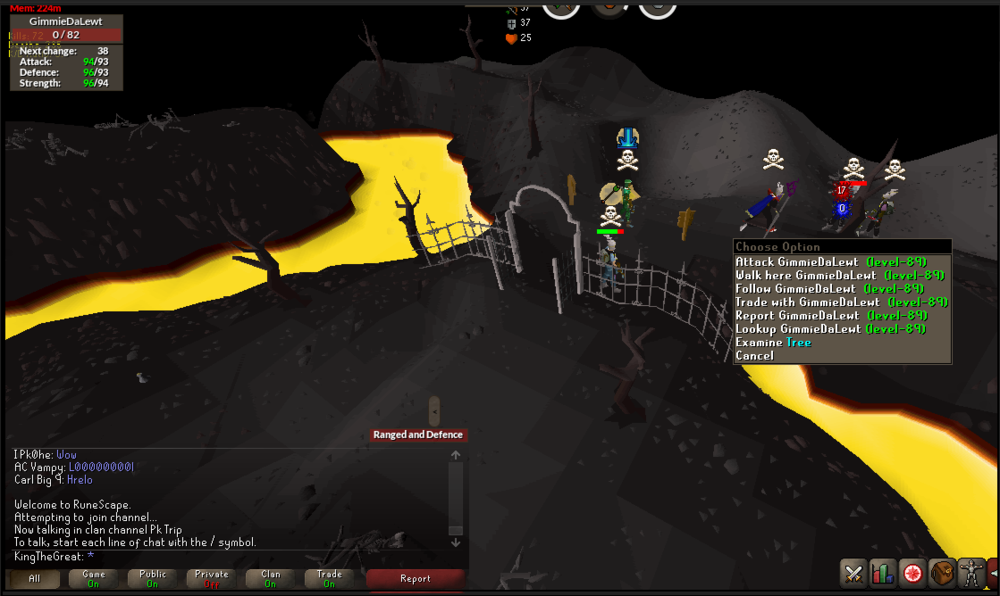
Task: Open the worn equipment figure tab
Action: click(971, 574)
